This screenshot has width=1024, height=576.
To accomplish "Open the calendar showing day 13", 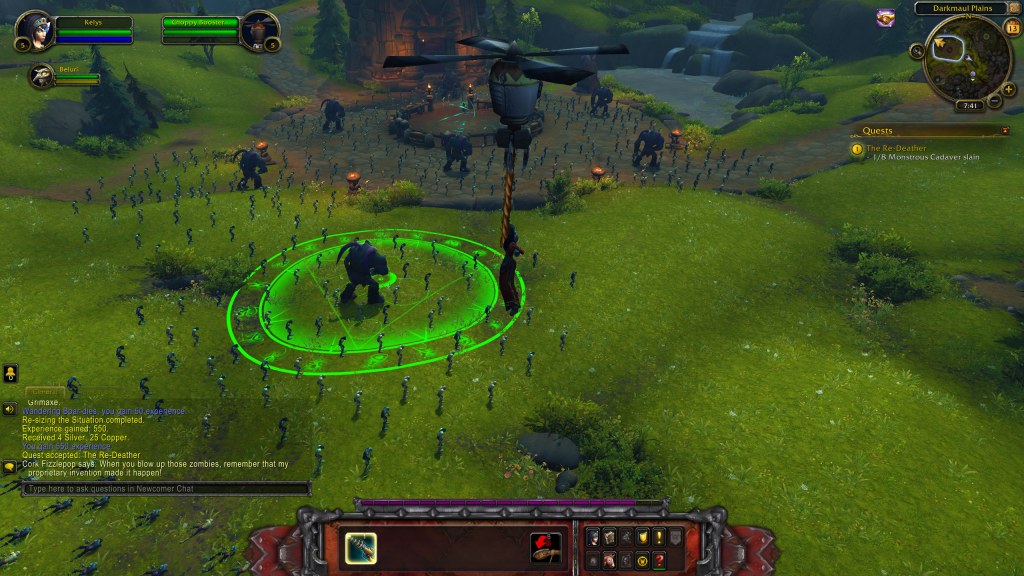I will coord(1012,28).
